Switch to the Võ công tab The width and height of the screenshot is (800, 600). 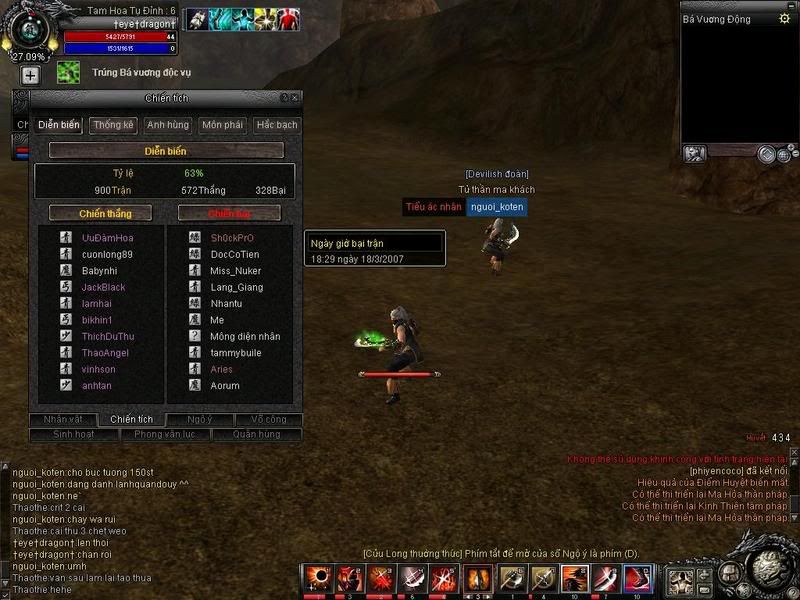click(x=269, y=419)
